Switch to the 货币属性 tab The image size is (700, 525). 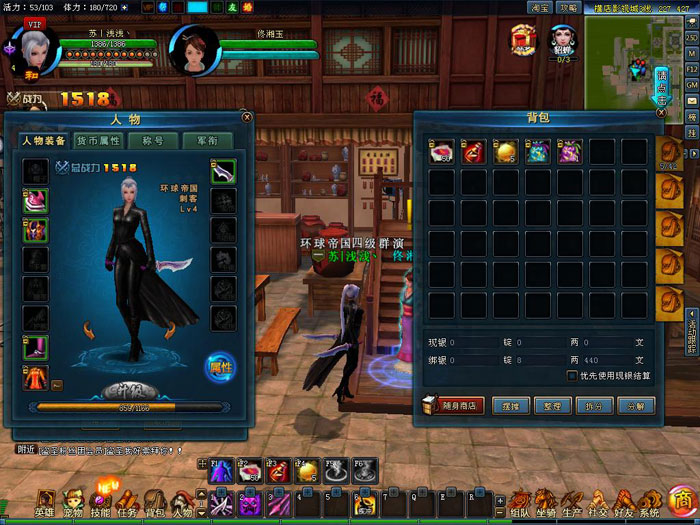click(x=99, y=141)
